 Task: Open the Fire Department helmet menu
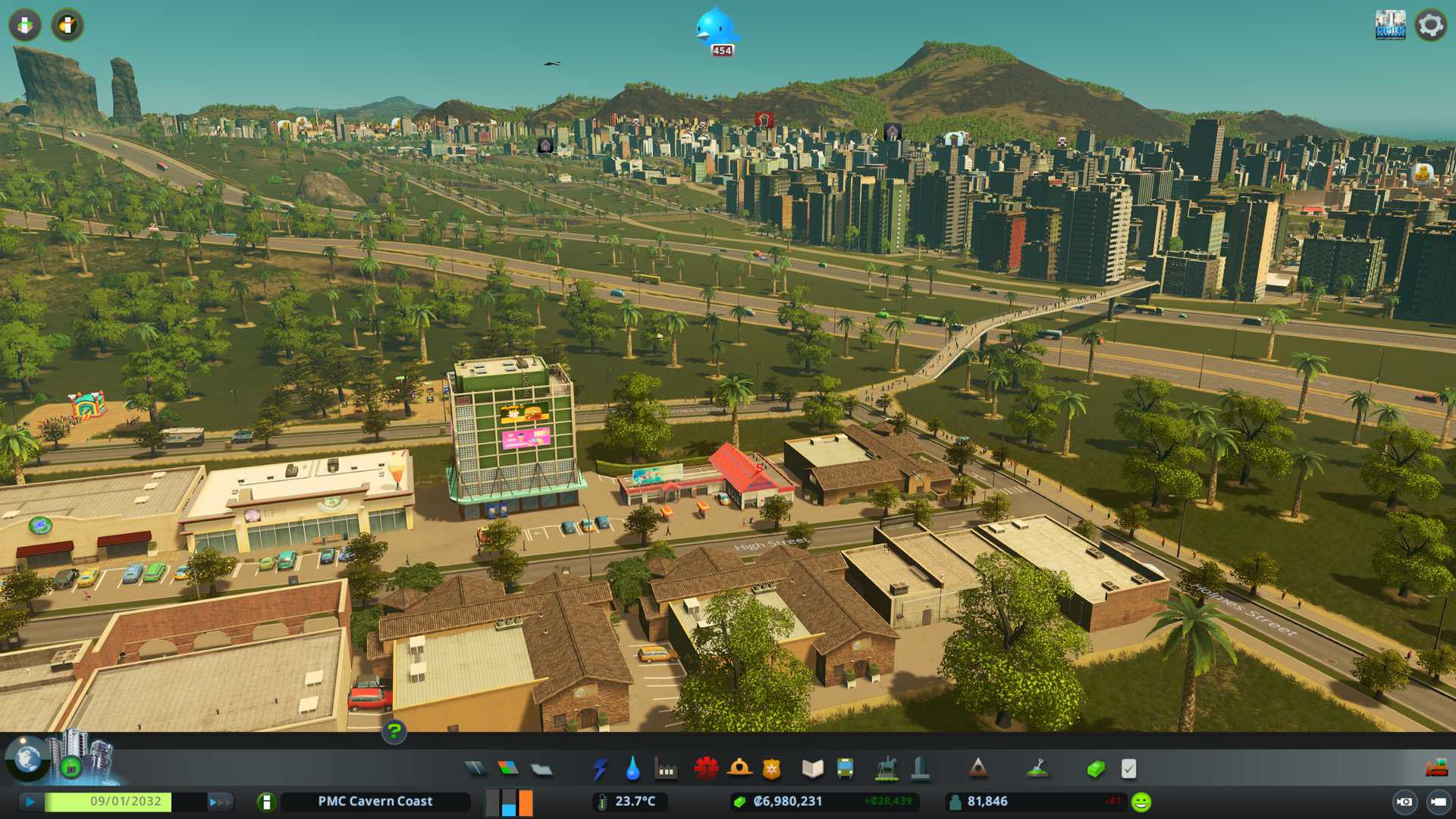(739, 769)
